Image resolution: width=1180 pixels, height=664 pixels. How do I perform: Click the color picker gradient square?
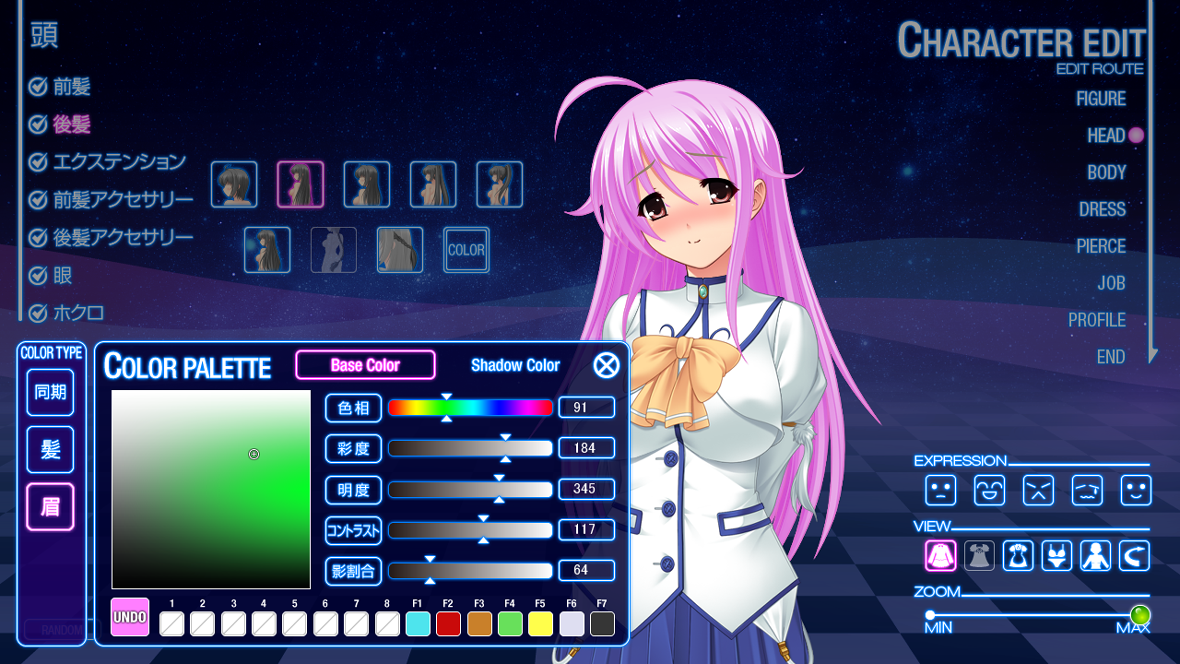coord(211,489)
